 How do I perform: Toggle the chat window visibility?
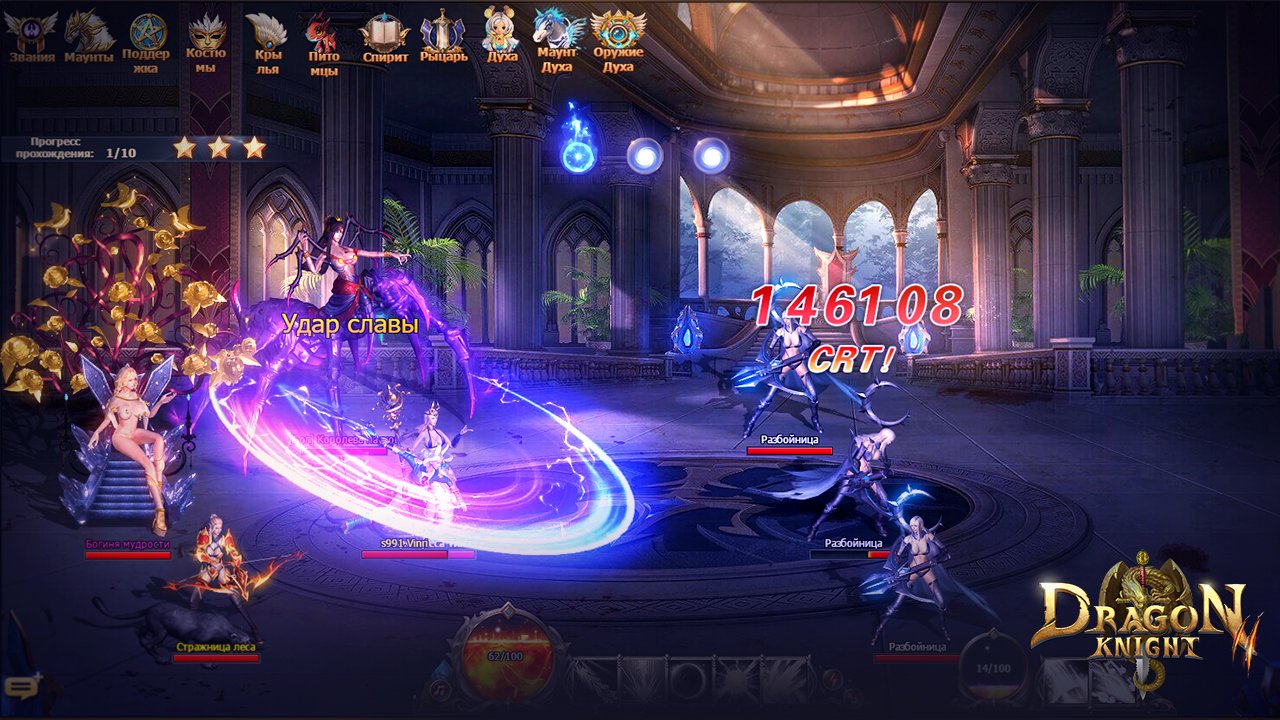20,686
